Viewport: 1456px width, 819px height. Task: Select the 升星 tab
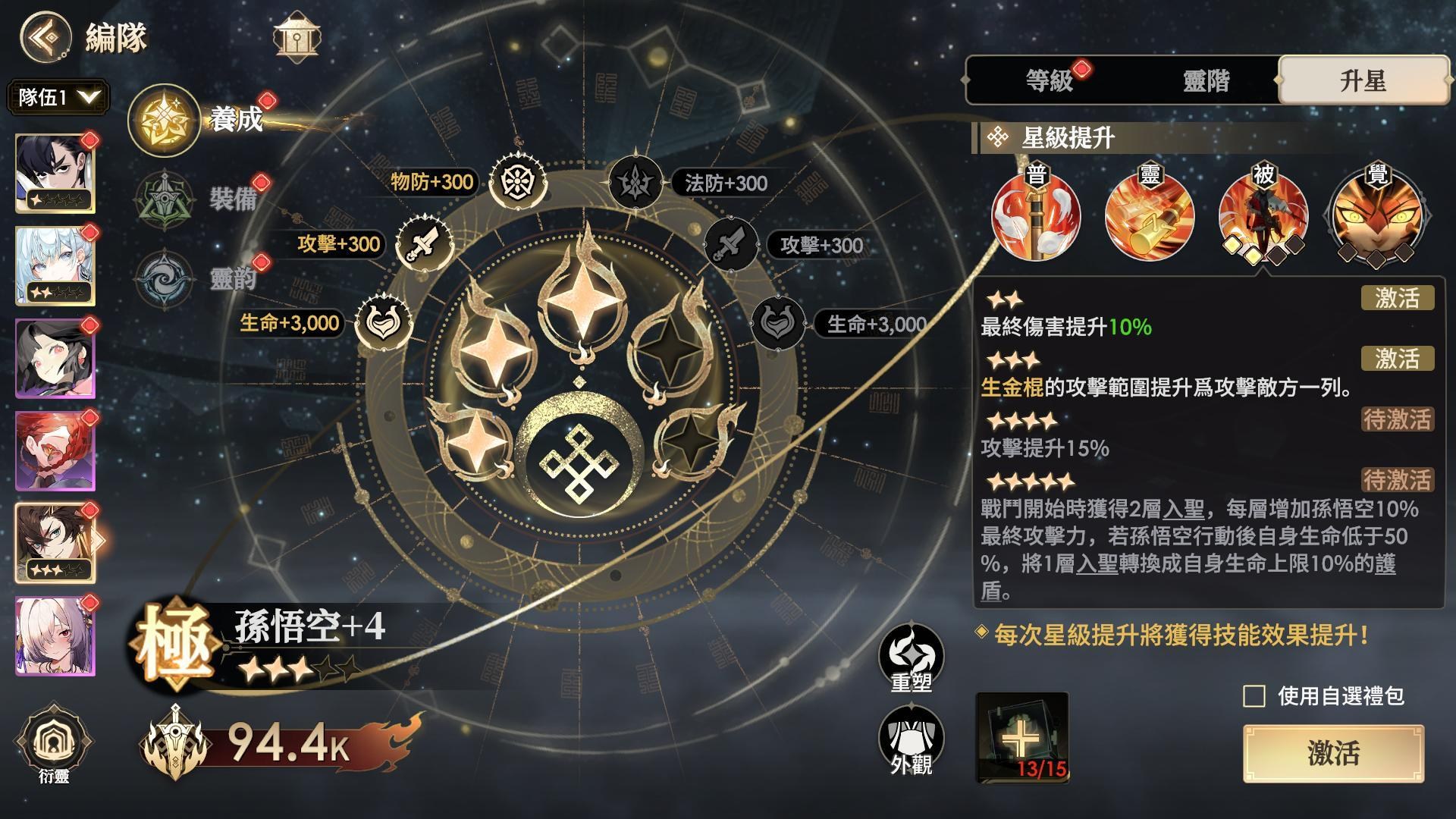click(1363, 80)
